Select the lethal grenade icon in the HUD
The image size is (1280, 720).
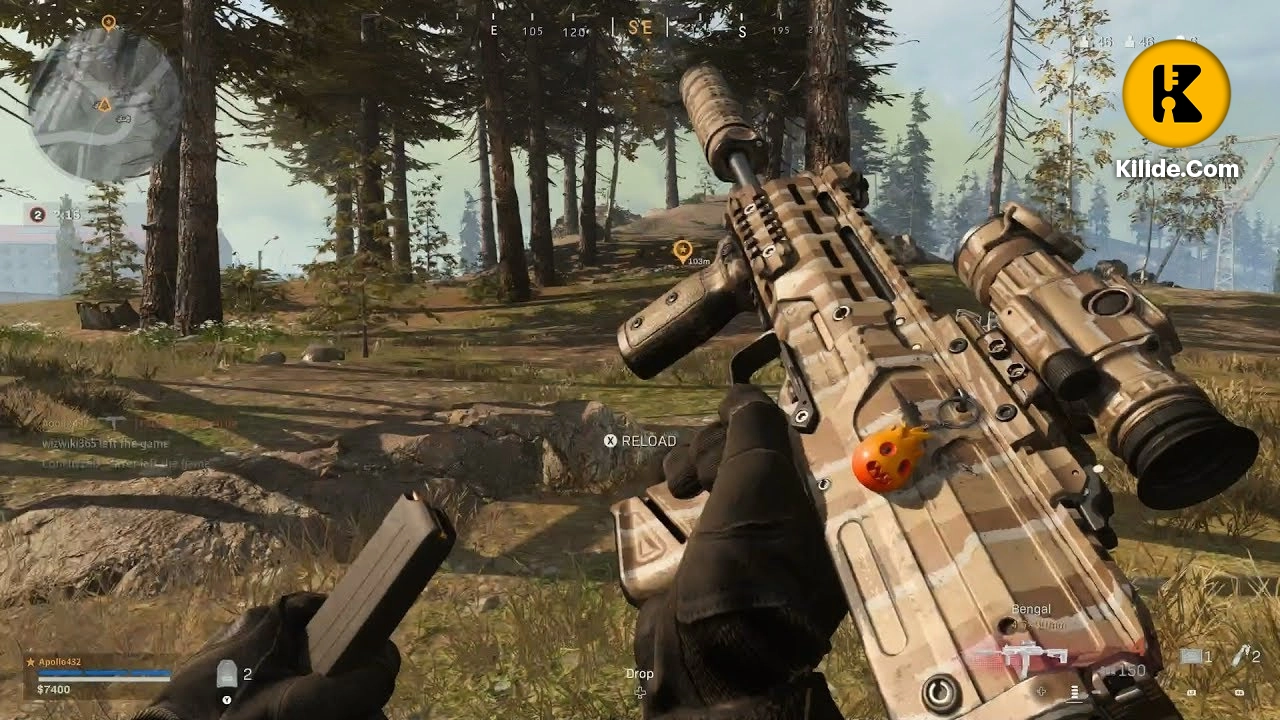(x=1241, y=656)
